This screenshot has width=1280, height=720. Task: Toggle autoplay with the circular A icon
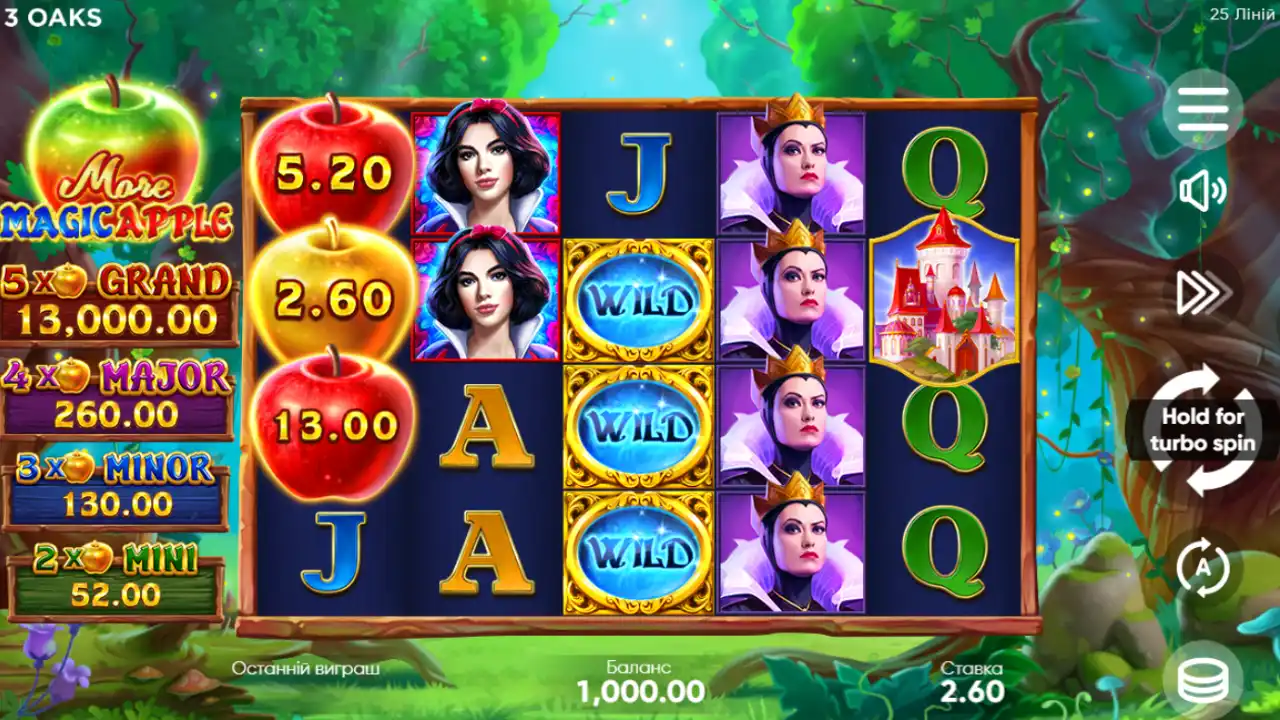pos(1205,565)
